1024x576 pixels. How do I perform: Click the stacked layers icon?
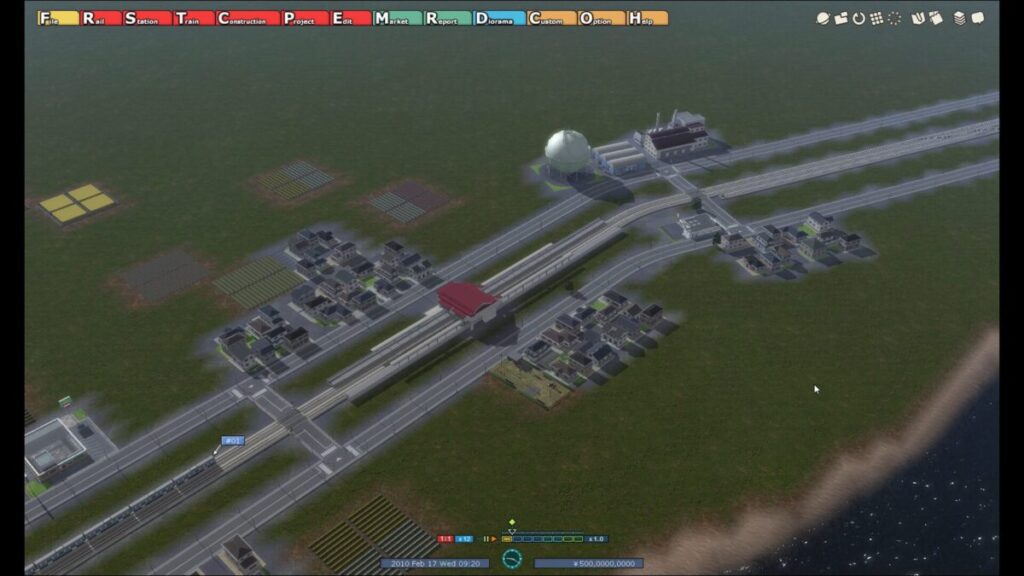pyautogui.click(x=959, y=18)
